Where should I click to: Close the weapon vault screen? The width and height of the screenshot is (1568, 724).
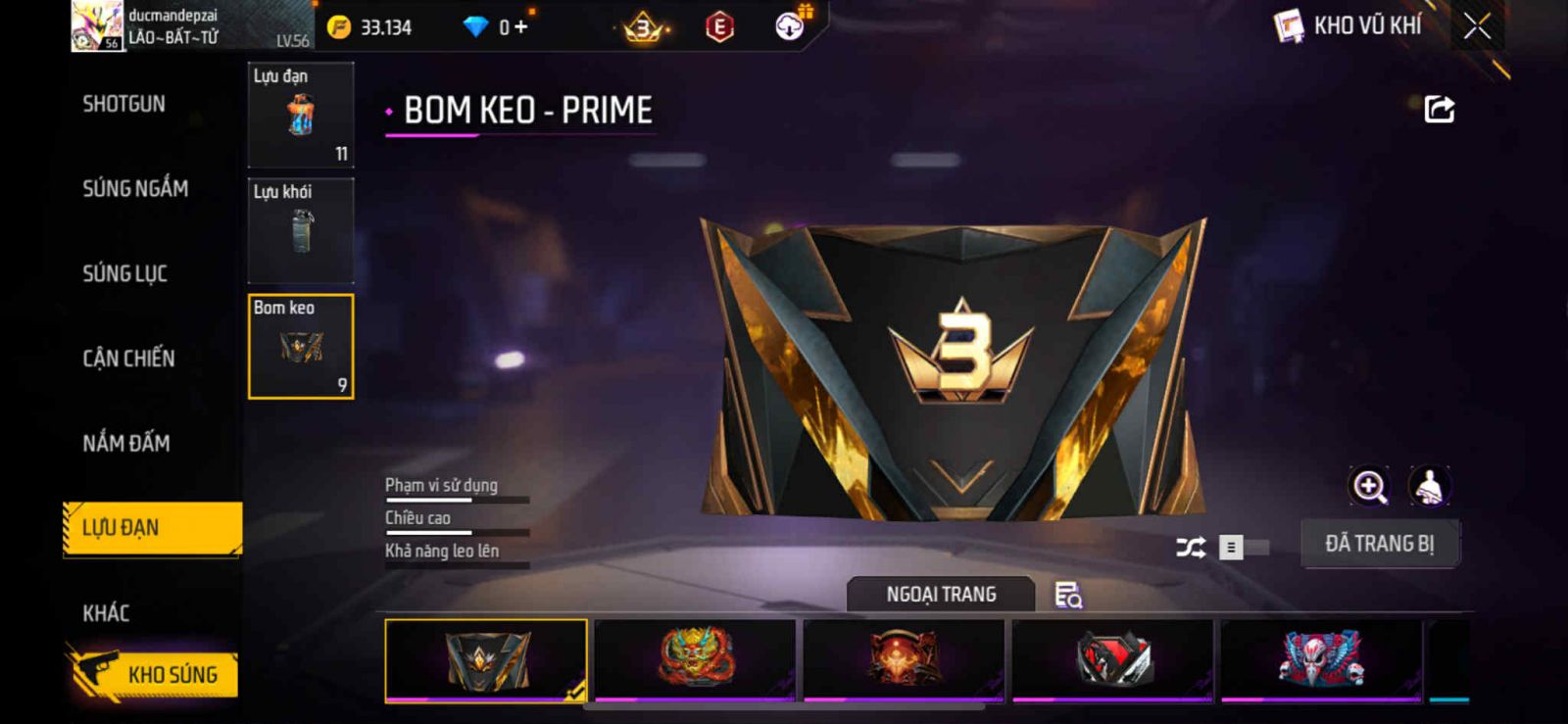point(1477,26)
